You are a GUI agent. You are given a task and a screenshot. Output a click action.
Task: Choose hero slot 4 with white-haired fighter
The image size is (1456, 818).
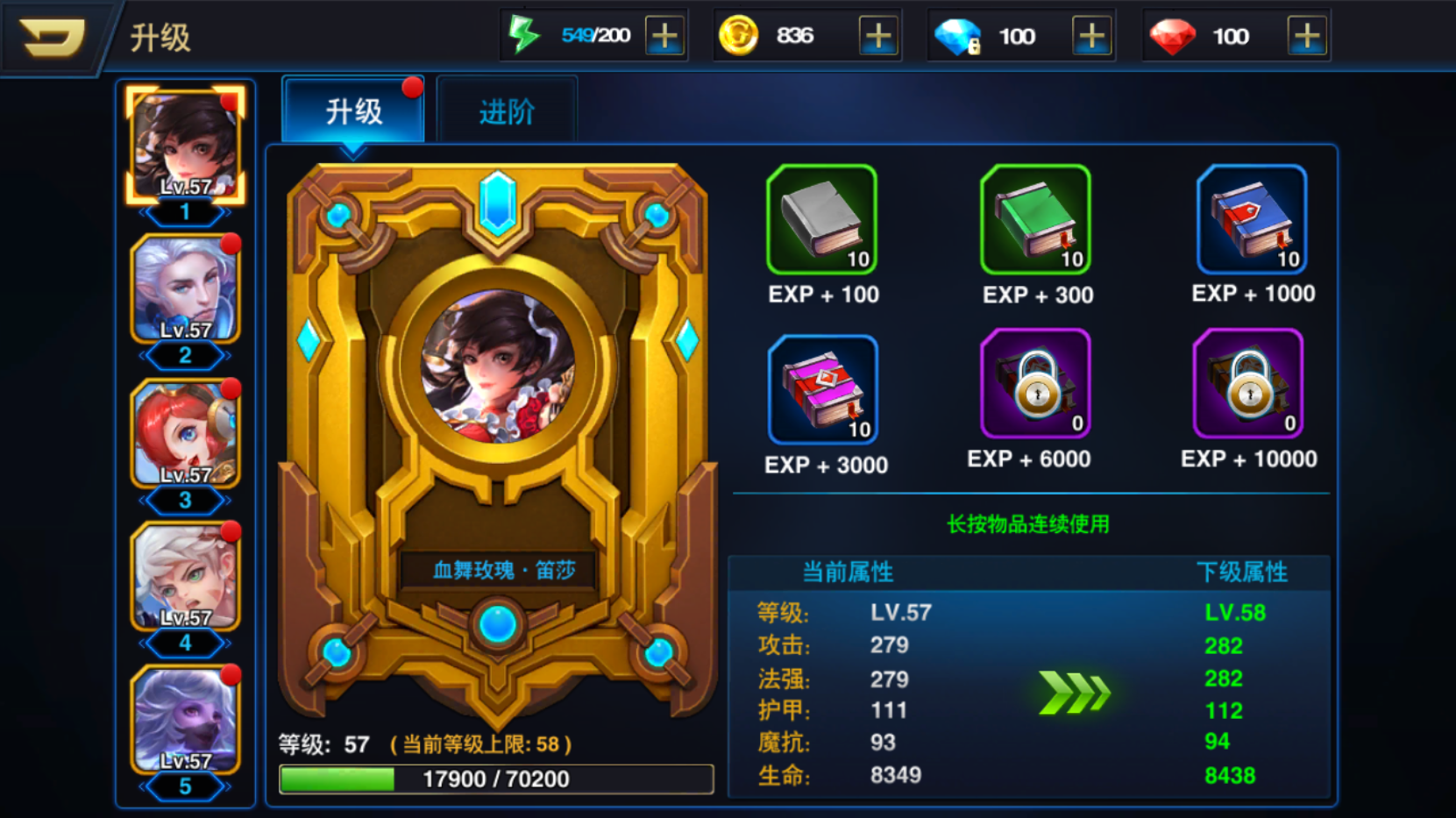coord(186,577)
